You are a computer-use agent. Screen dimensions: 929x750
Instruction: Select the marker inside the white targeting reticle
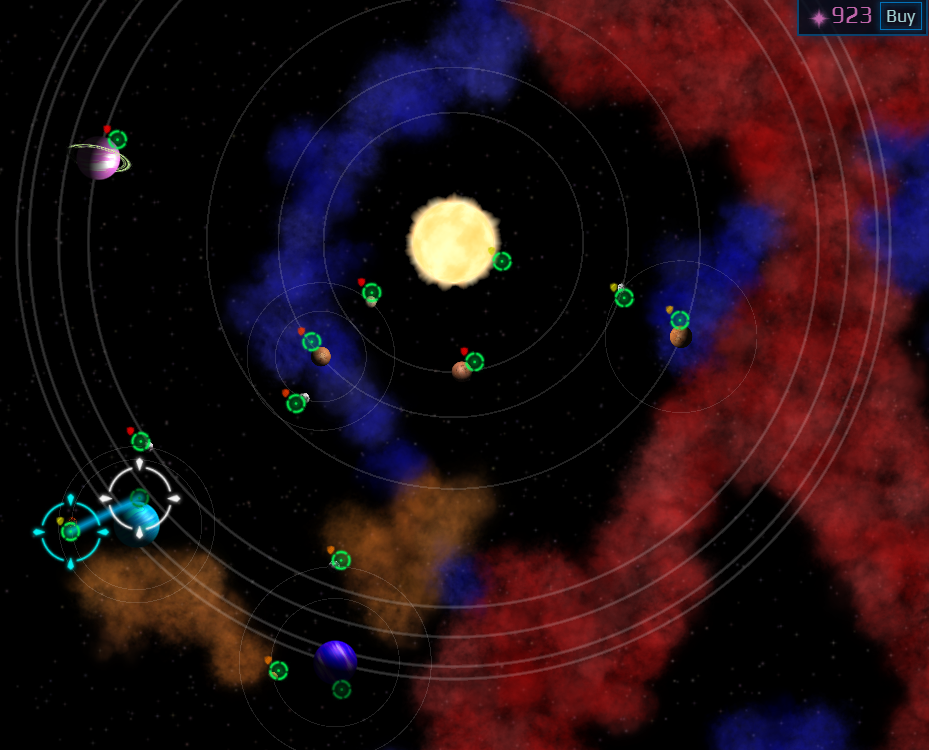coord(140,497)
